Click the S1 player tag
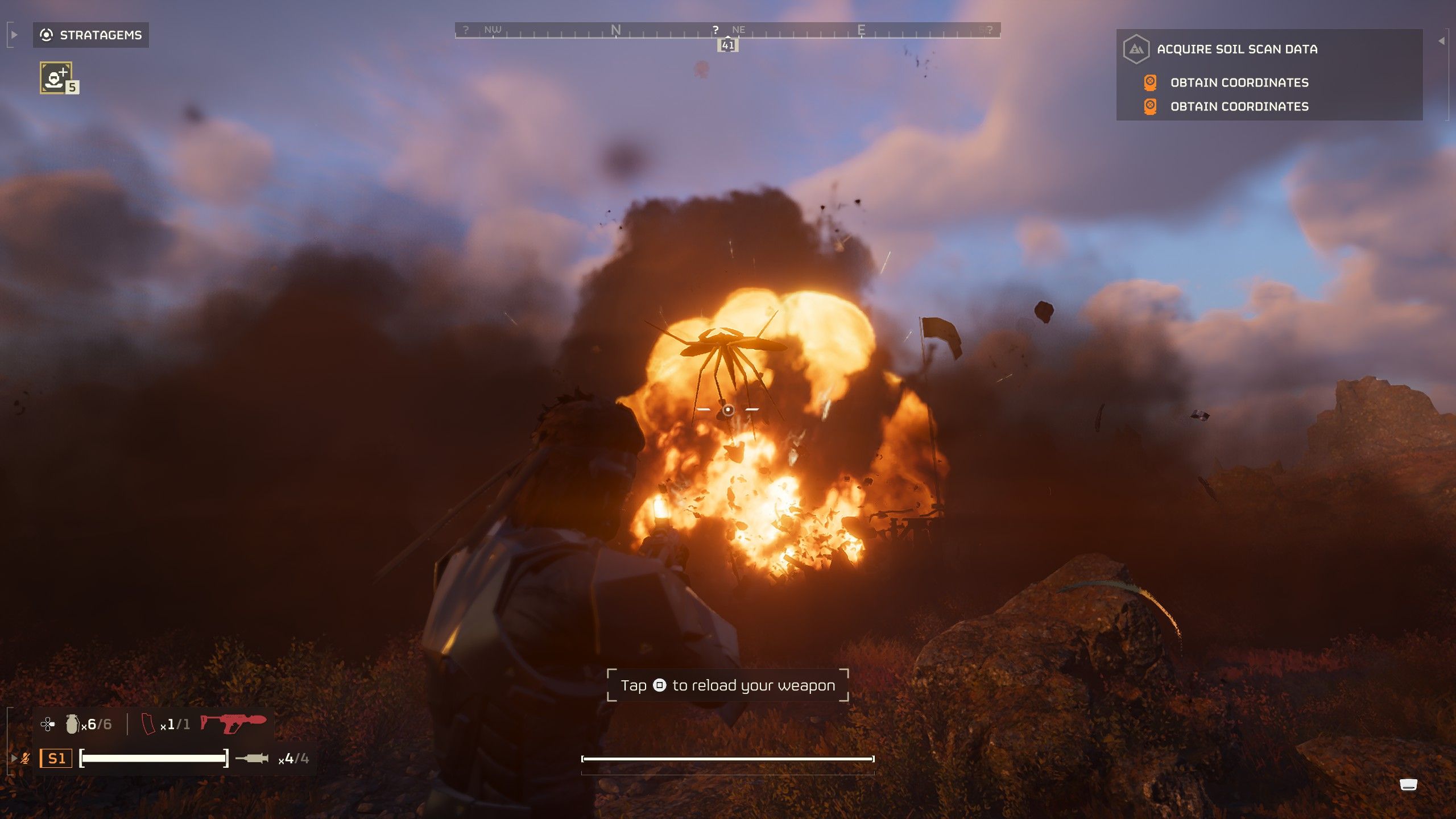The image size is (1456, 819). (56, 758)
